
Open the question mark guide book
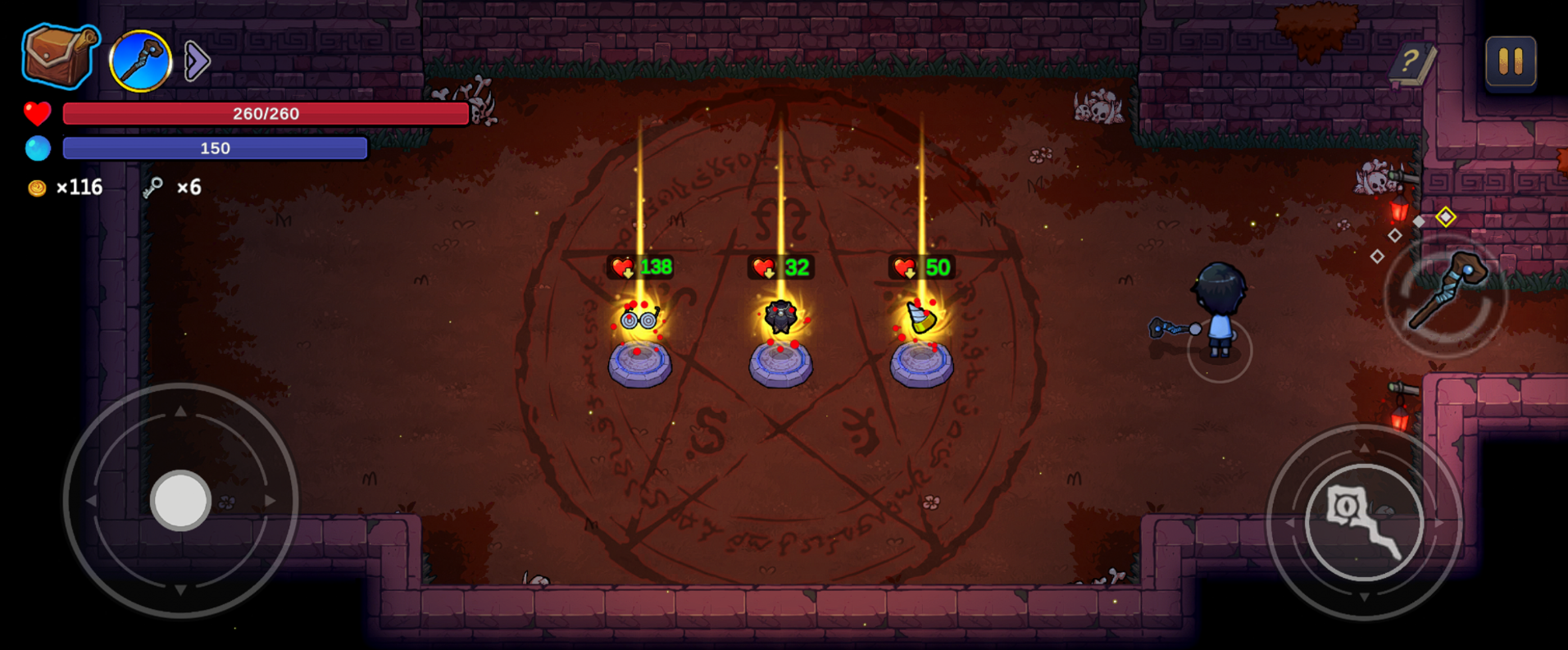(x=1412, y=62)
